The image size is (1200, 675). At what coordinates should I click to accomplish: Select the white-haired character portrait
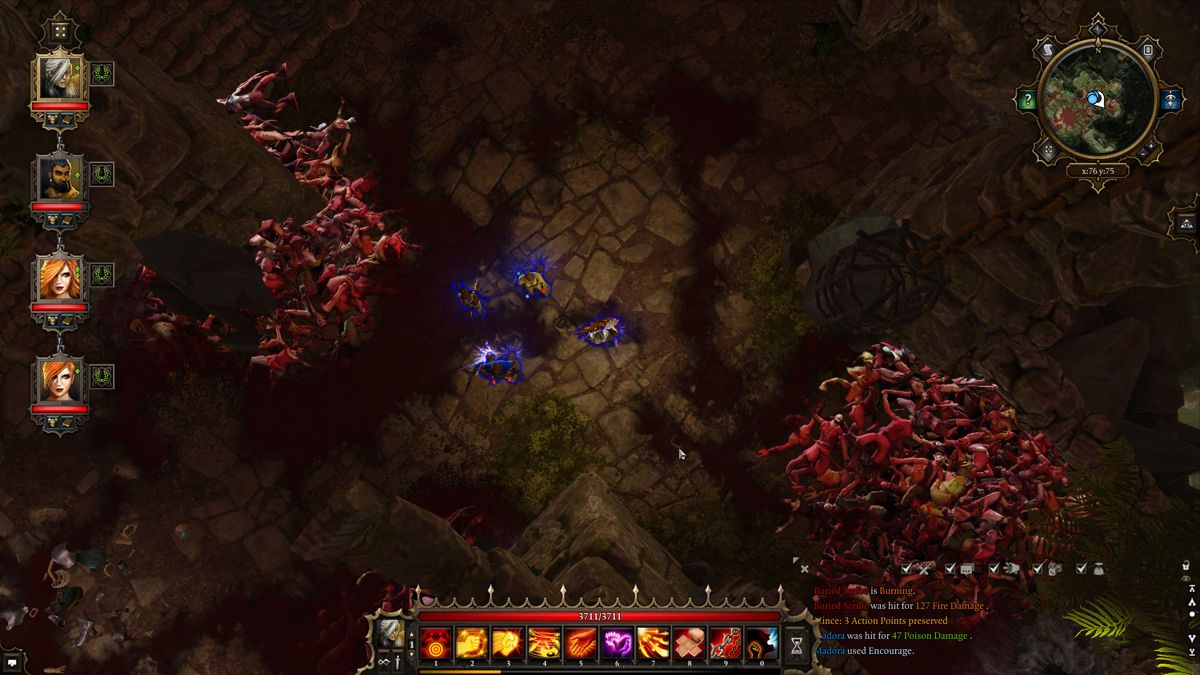61,77
